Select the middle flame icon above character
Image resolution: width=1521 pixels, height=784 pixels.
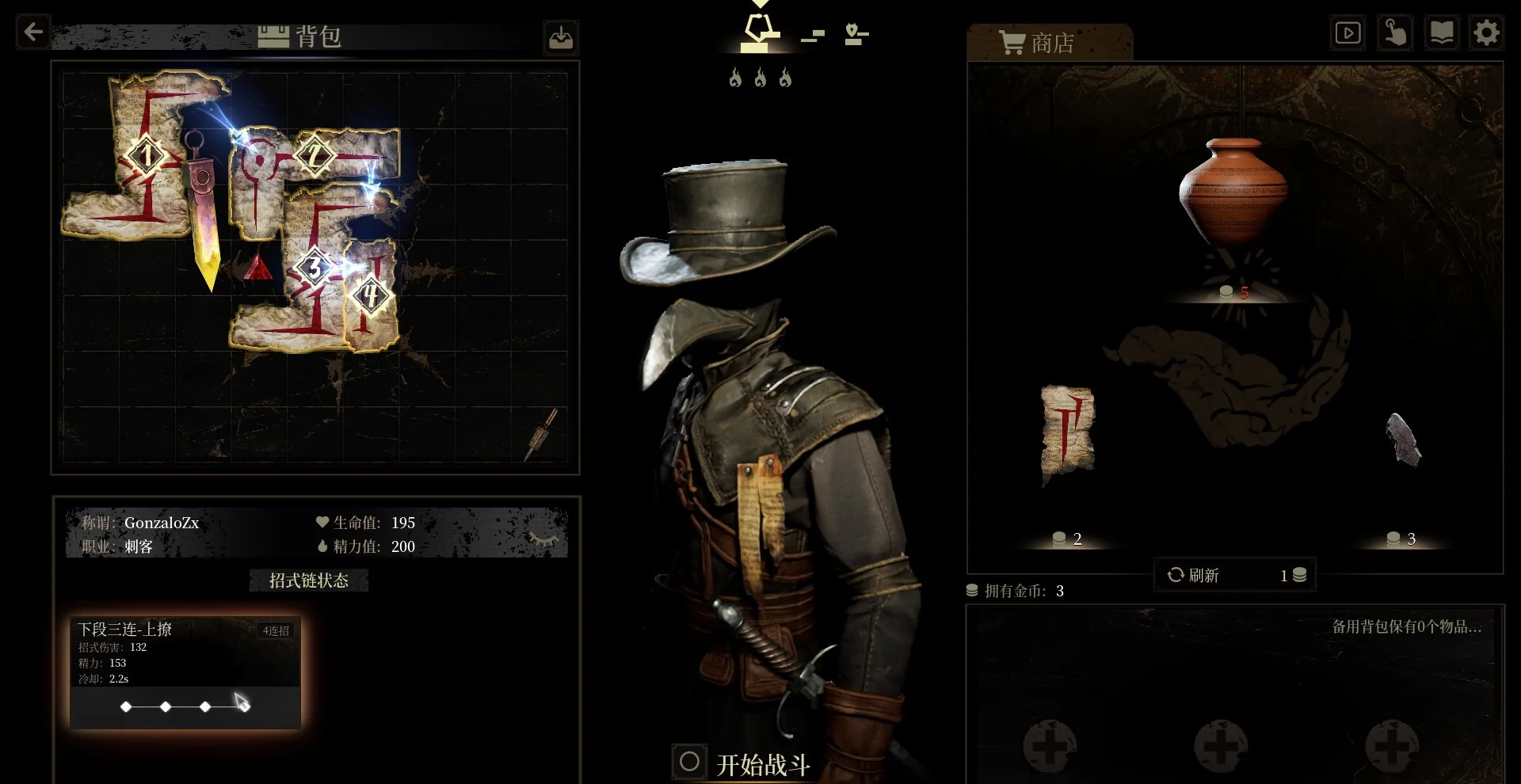coord(760,77)
